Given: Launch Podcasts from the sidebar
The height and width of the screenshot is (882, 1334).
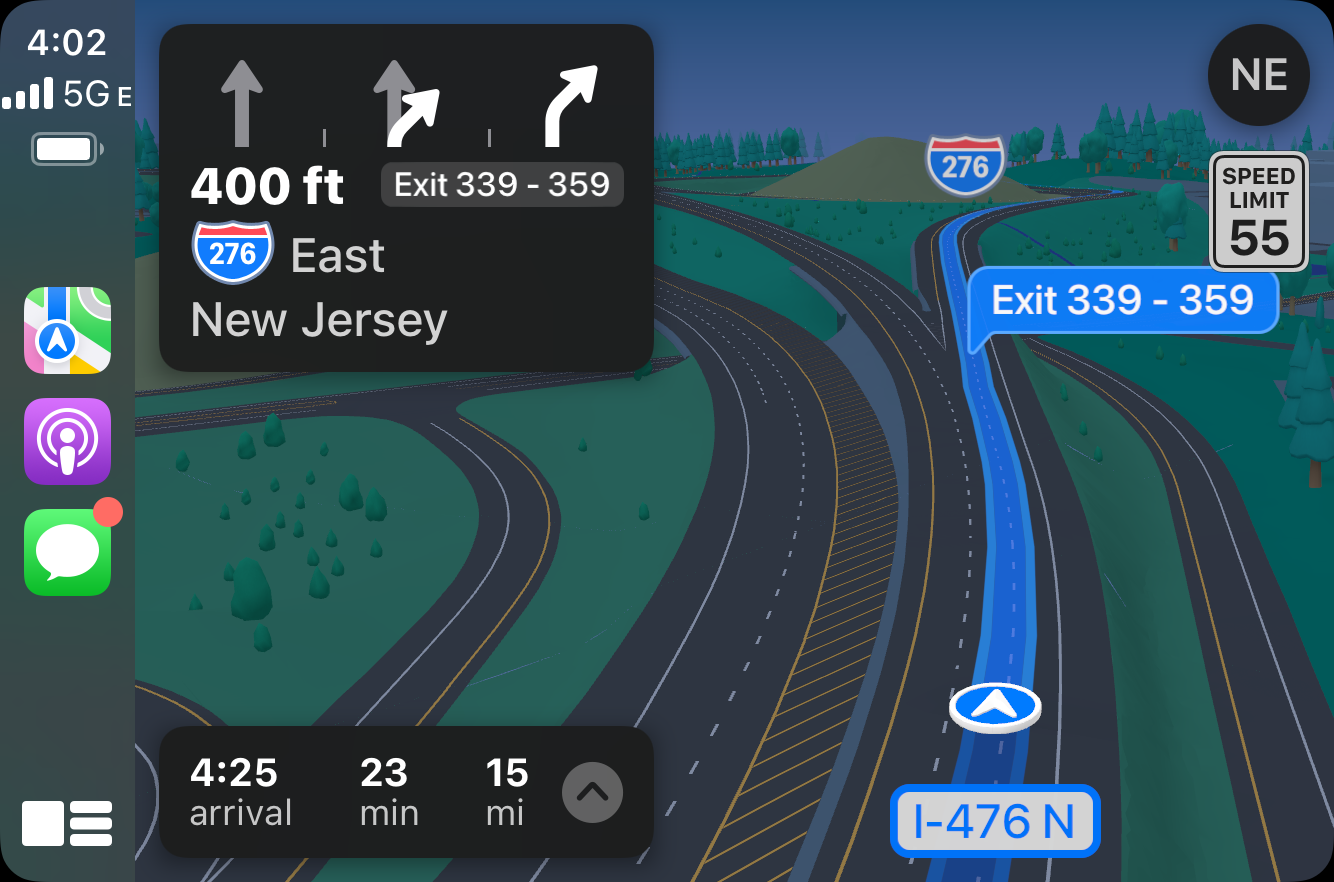Looking at the screenshot, I should (x=67, y=442).
